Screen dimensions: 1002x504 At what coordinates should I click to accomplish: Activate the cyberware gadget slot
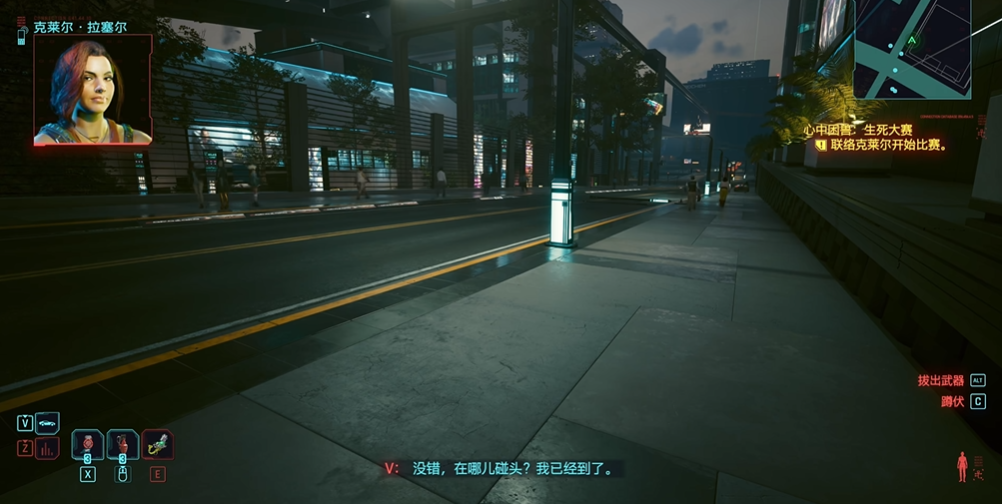(157, 444)
